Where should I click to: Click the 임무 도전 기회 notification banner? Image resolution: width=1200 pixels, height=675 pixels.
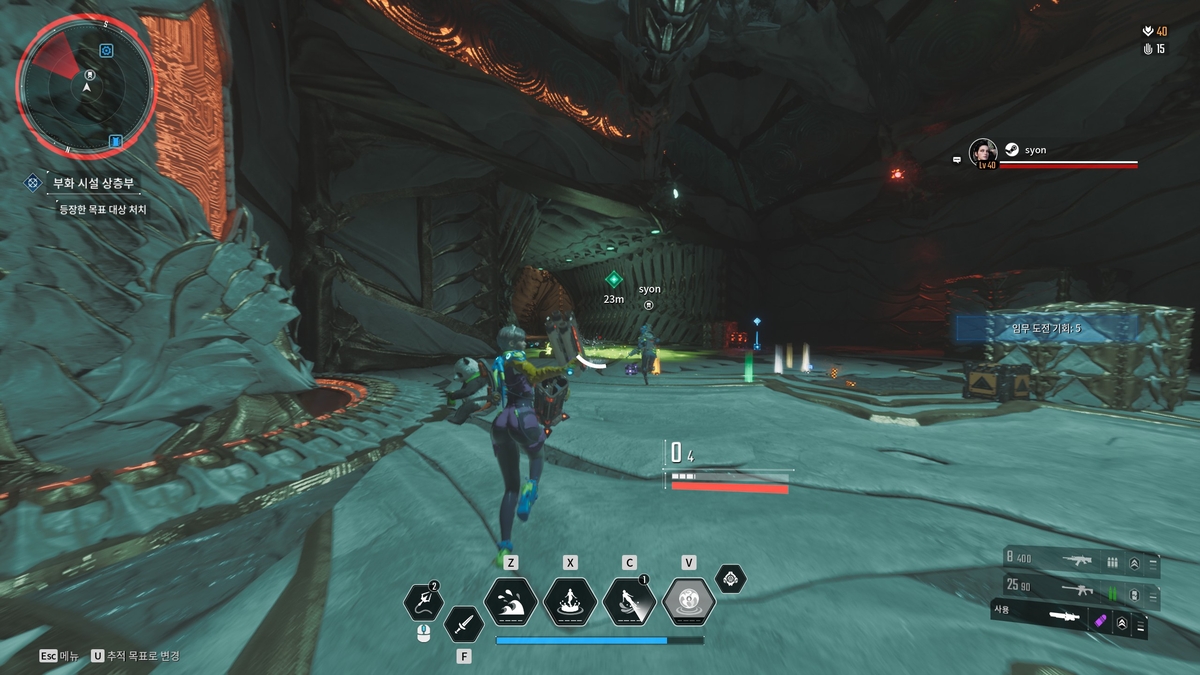(1045, 328)
